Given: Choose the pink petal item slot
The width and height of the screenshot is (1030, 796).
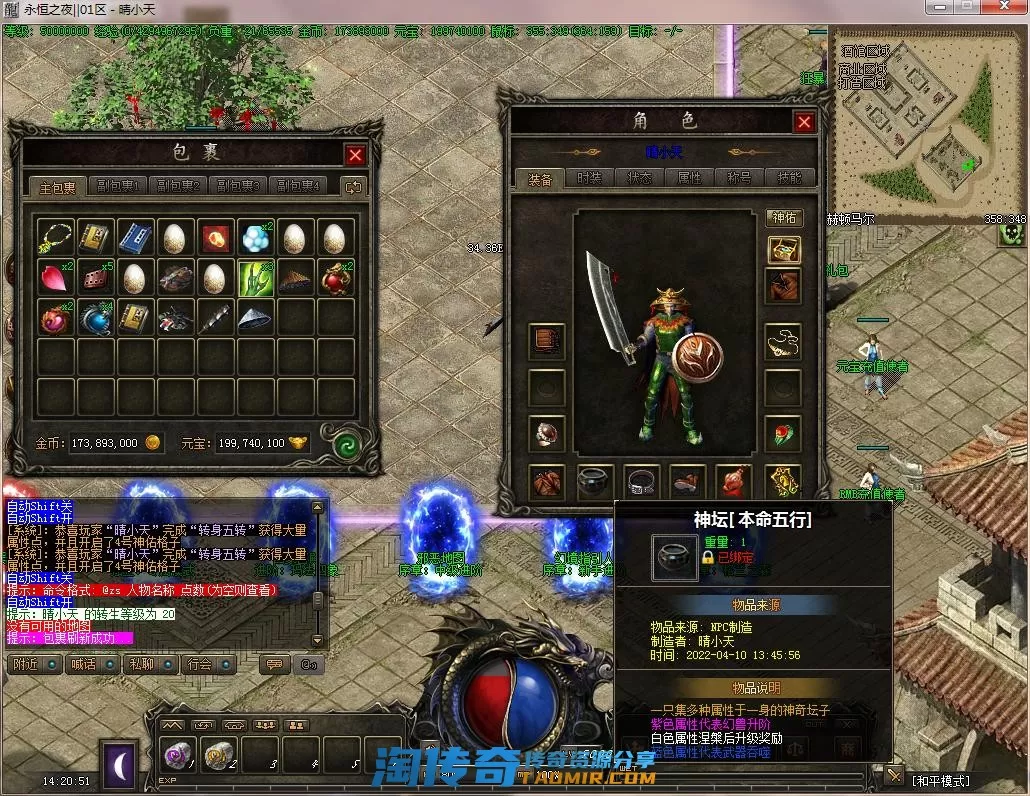Looking at the screenshot, I should (x=54, y=278).
